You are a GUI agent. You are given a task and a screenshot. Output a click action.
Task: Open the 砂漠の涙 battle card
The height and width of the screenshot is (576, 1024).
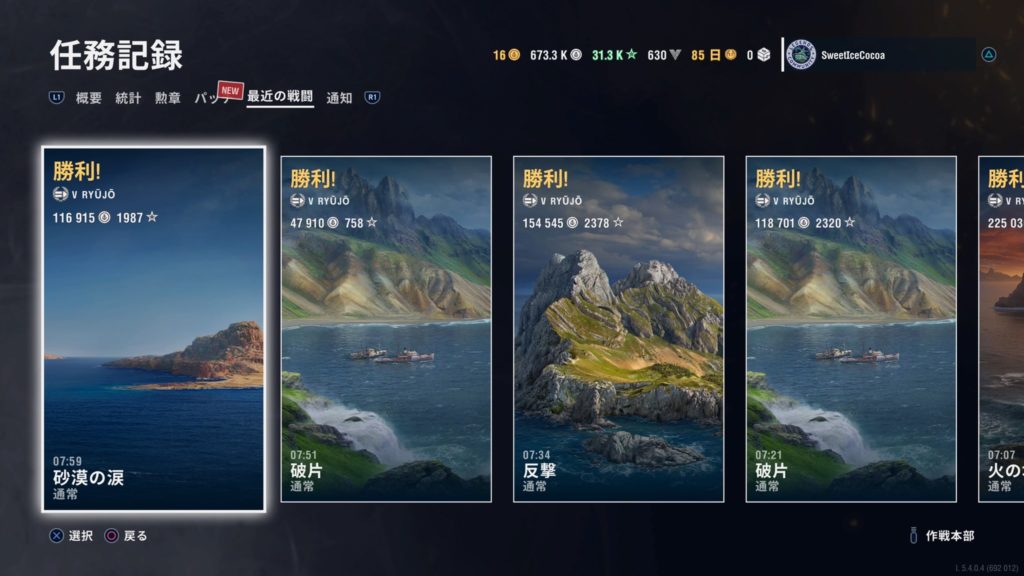point(154,329)
